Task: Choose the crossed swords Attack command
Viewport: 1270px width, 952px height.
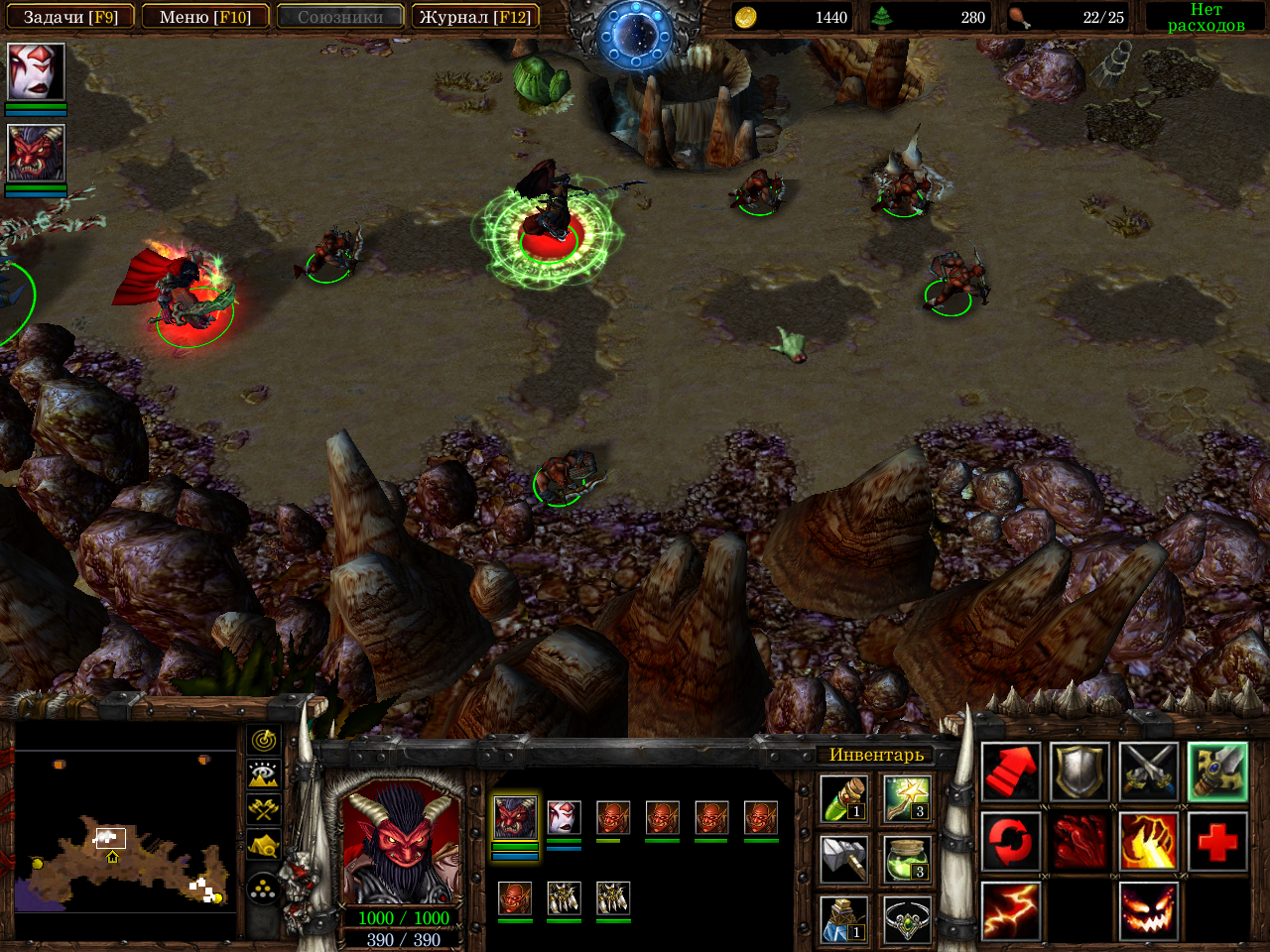Action: coord(1149,773)
